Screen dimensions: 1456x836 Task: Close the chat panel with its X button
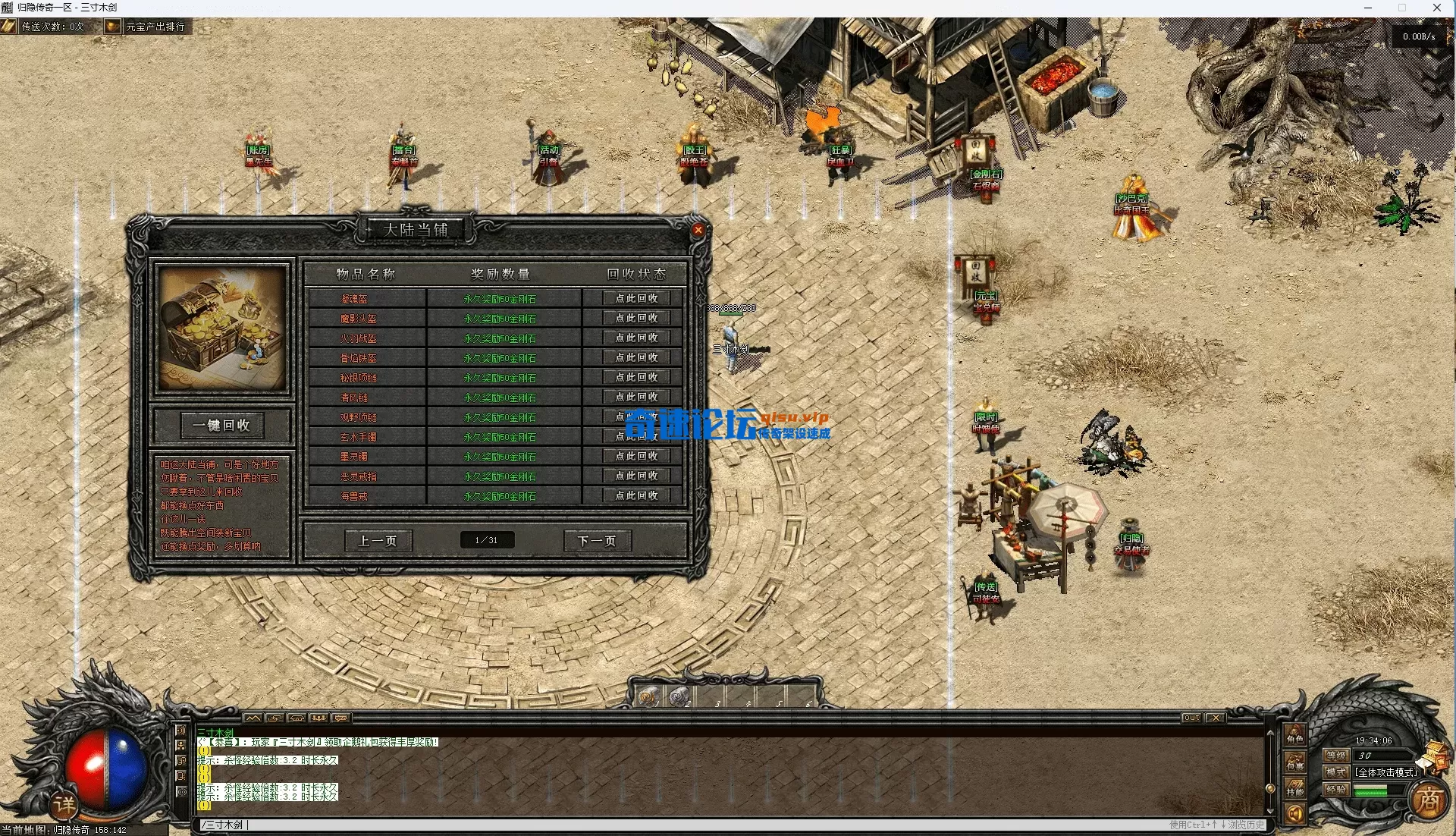1215,718
